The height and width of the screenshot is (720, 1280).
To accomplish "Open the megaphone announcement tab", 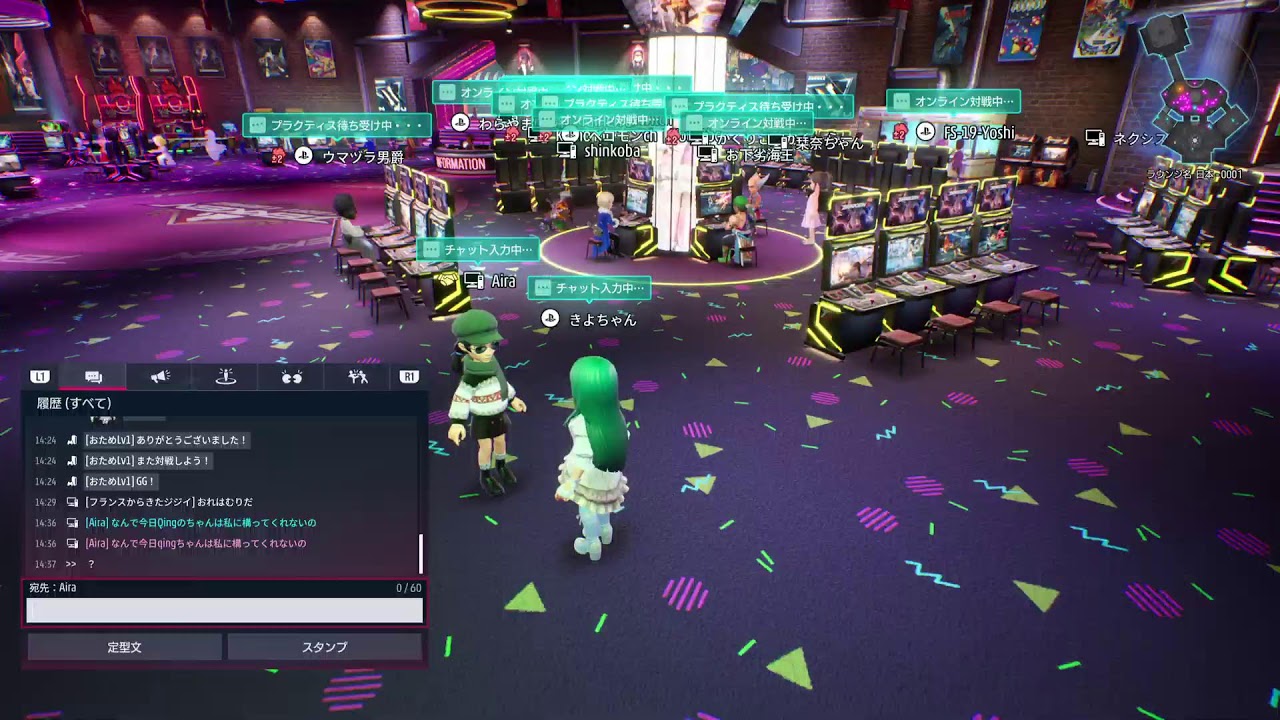I will pyautogui.click(x=160, y=377).
